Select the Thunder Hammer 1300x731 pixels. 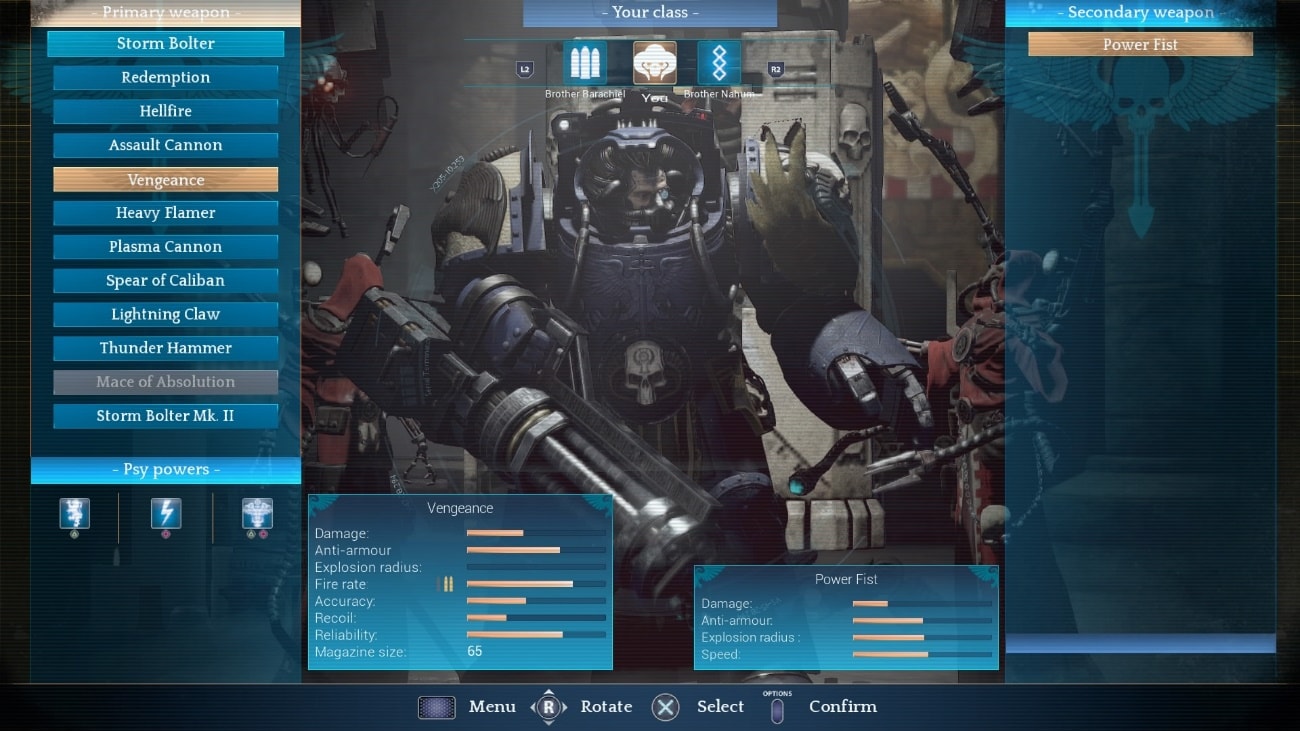tap(165, 348)
